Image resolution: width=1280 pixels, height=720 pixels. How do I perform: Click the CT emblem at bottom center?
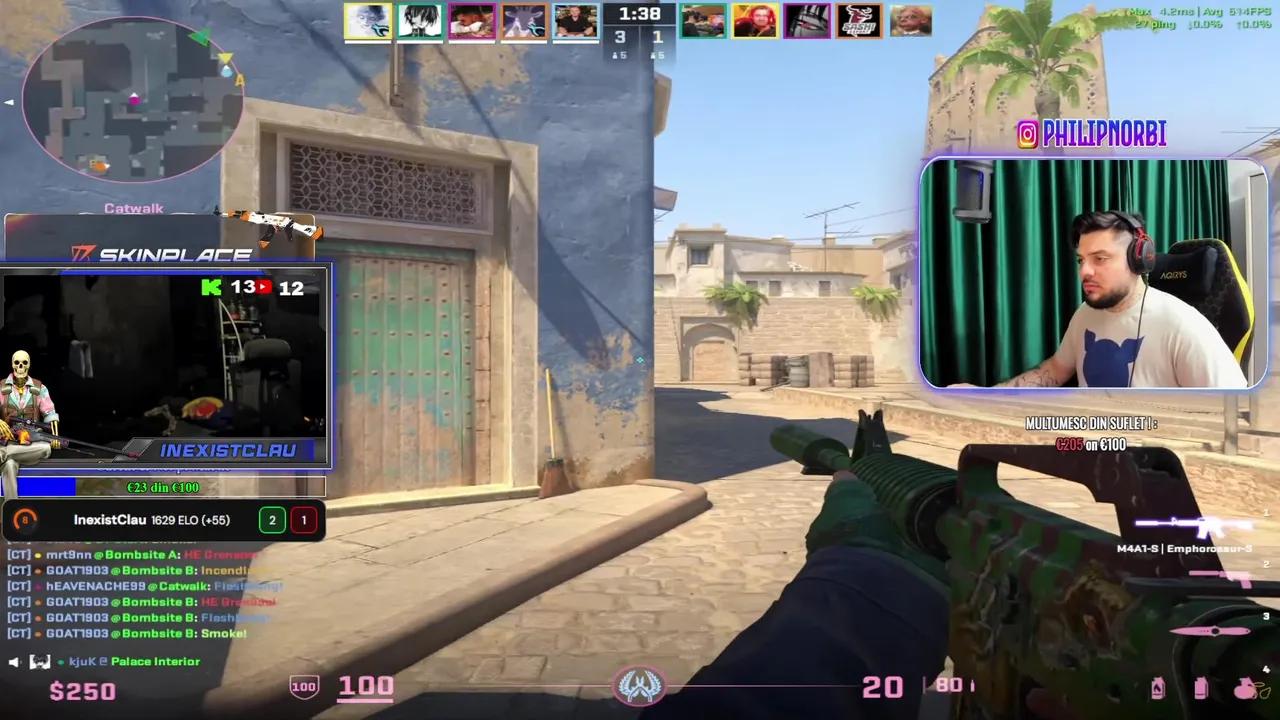[x=640, y=686]
